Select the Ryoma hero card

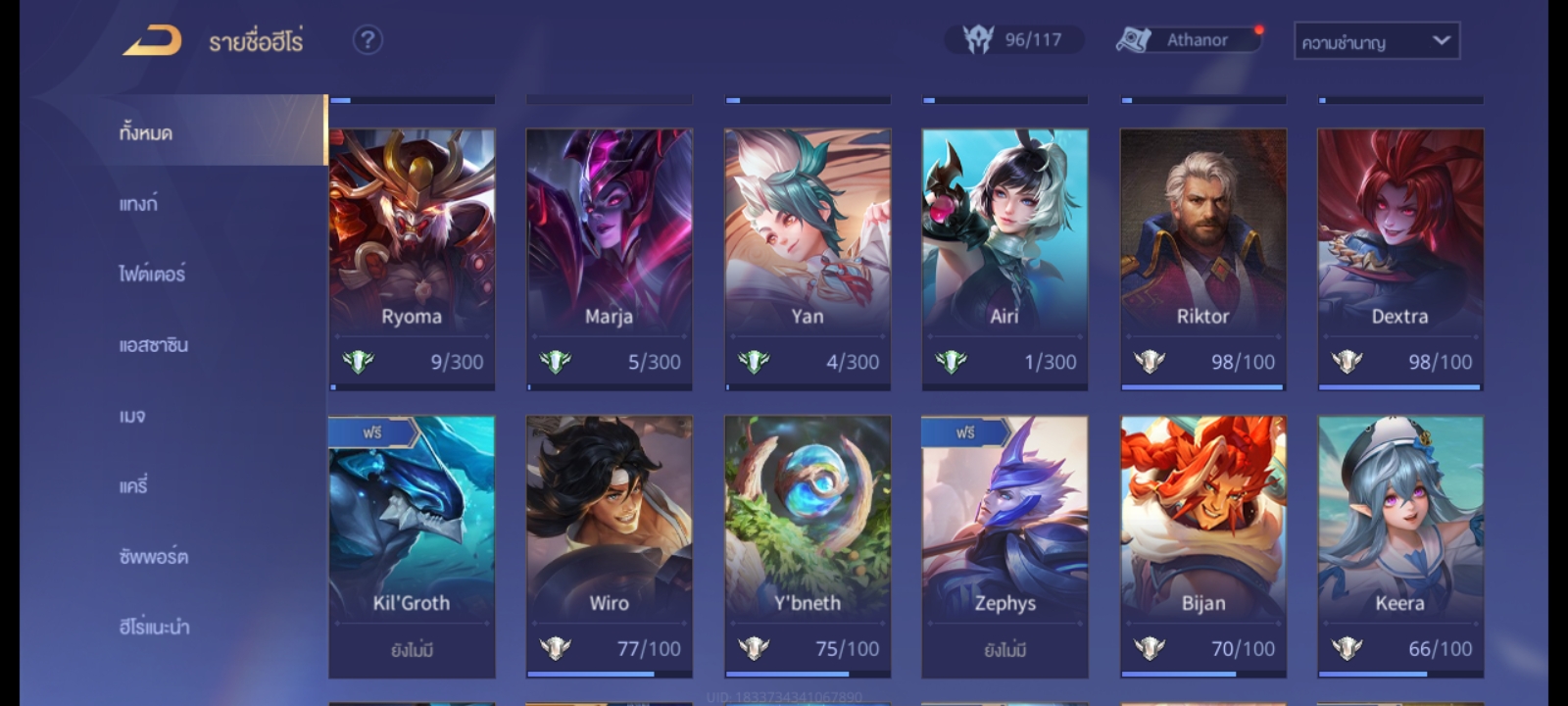412,259
